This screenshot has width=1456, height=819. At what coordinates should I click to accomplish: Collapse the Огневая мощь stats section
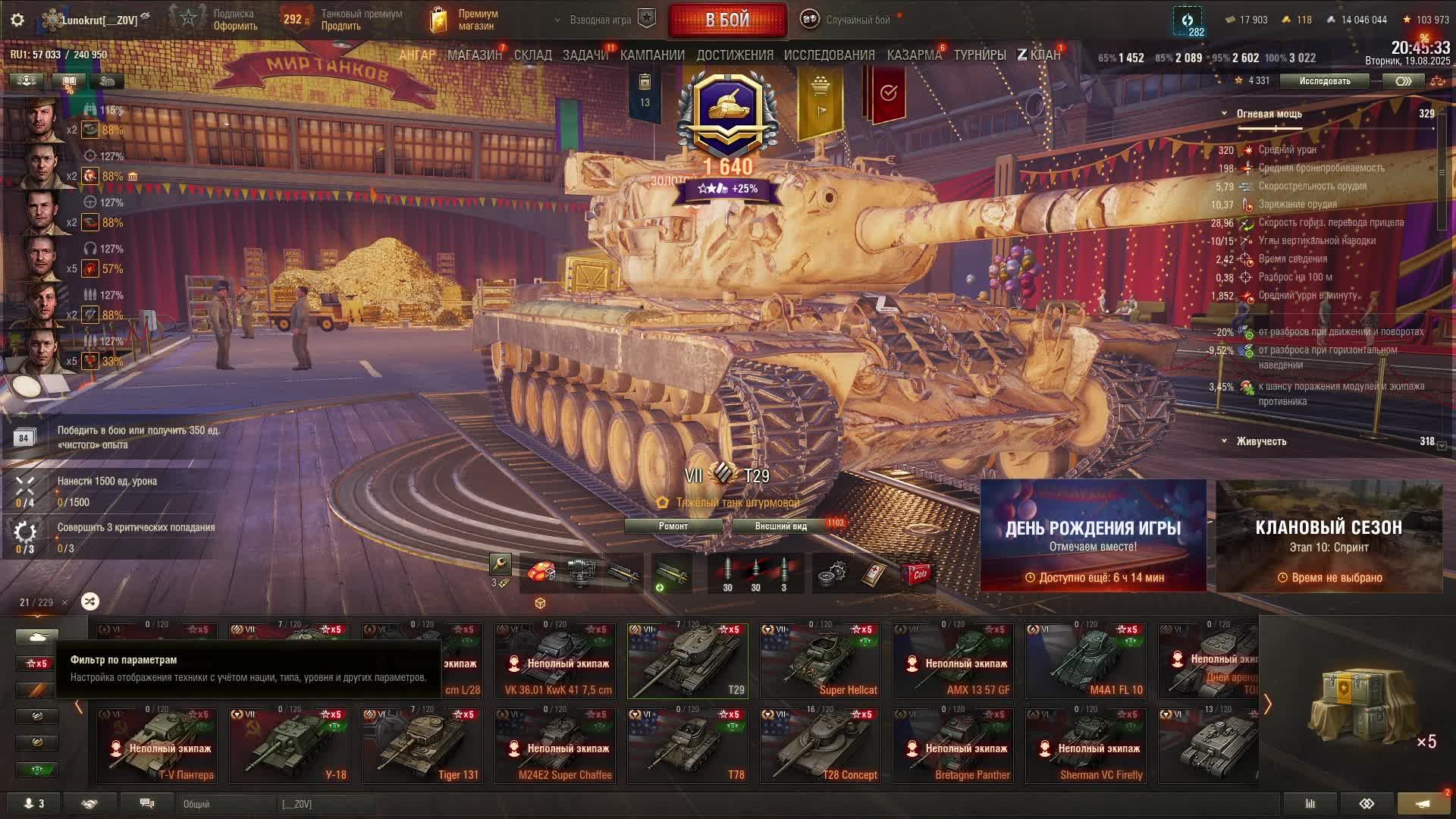1224,114
